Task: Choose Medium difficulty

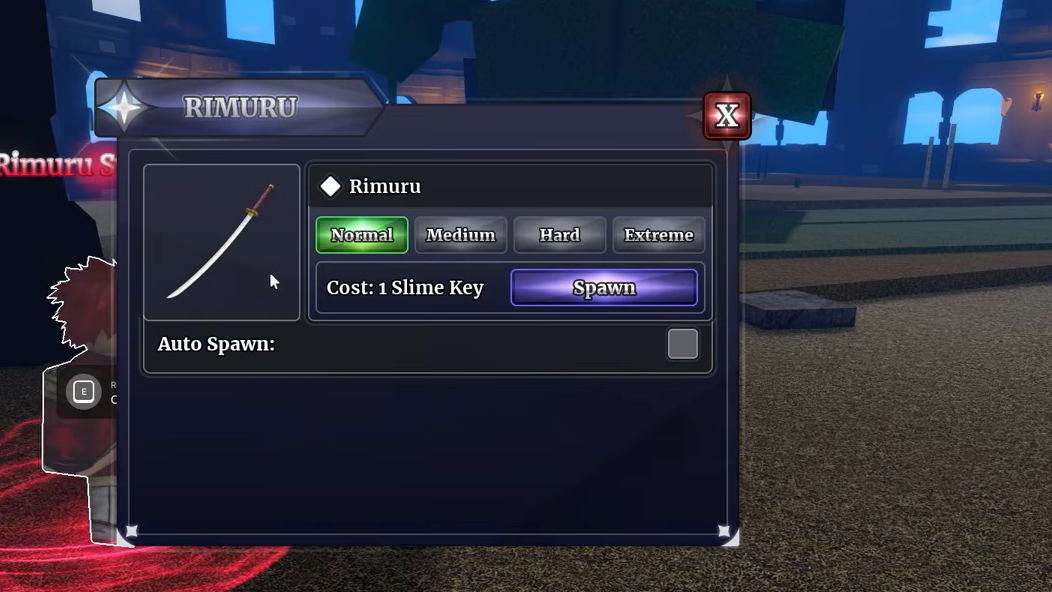Action: (x=460, y=235)
